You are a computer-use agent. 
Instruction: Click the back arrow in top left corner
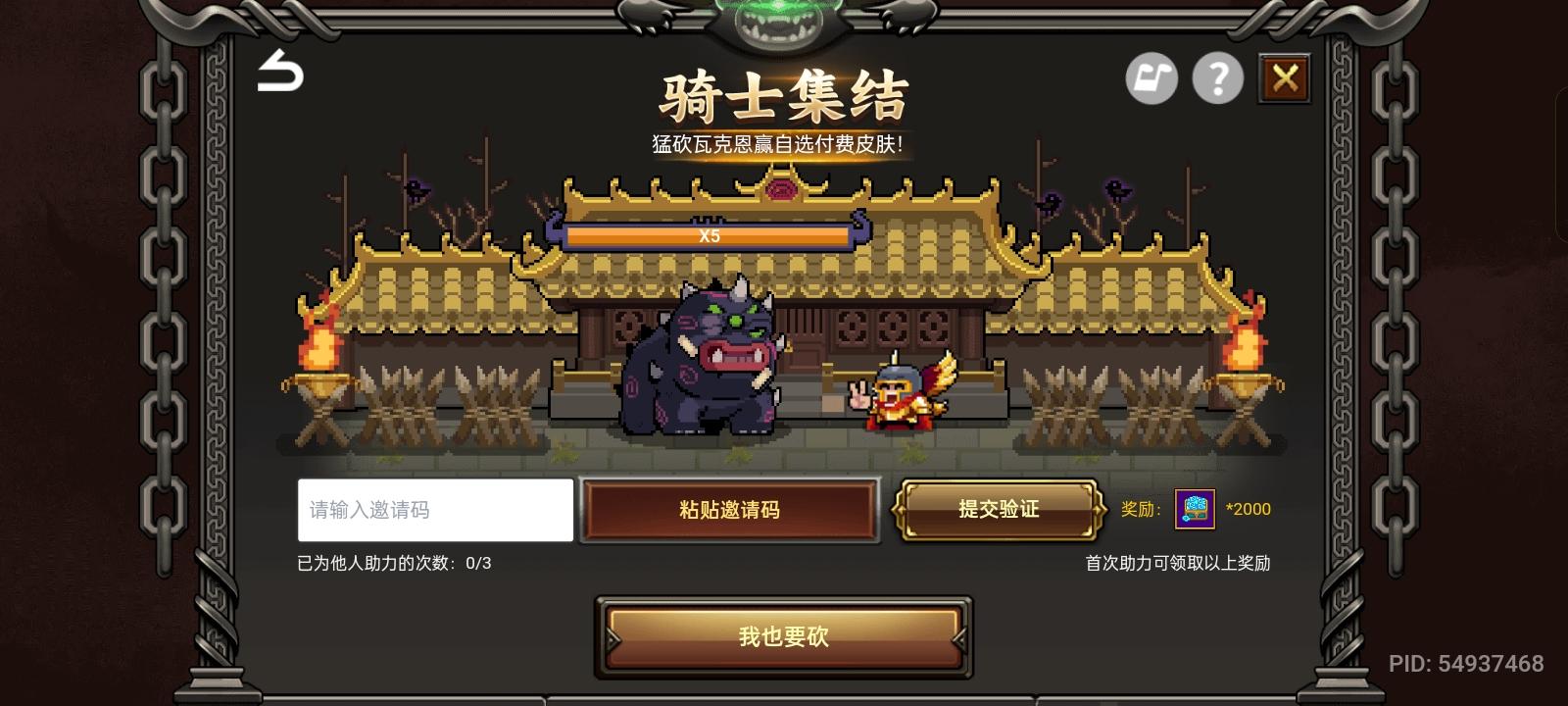click(x=279, y=74)
